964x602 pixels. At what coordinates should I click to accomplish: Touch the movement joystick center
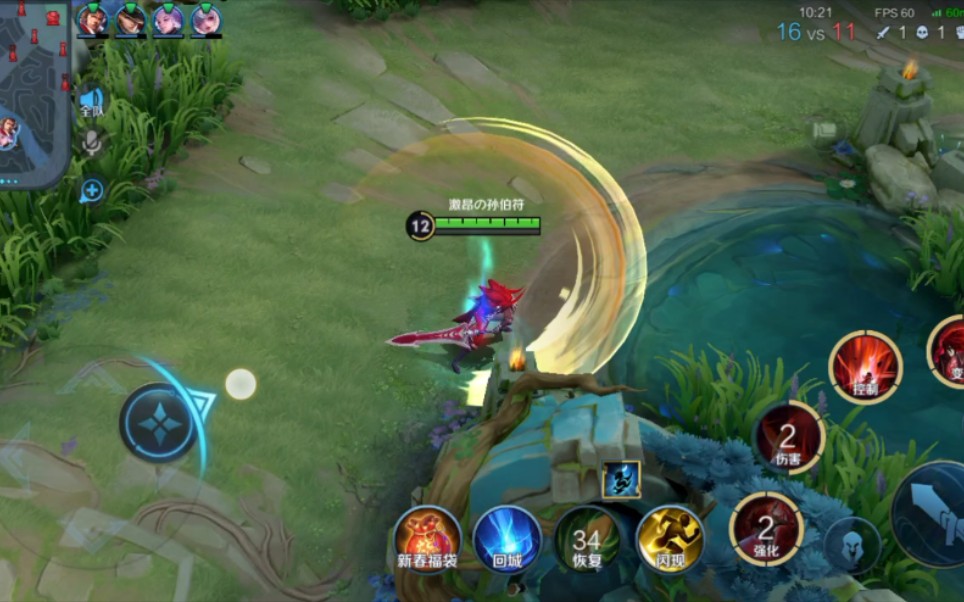(x=158, y=423)
